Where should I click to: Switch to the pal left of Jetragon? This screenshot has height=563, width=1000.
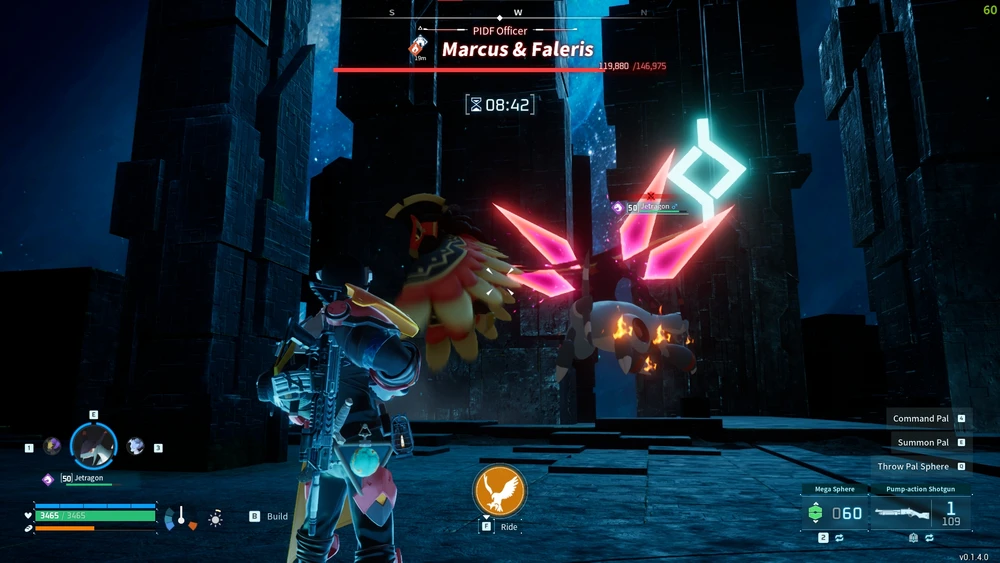click(x=52, y=446)
